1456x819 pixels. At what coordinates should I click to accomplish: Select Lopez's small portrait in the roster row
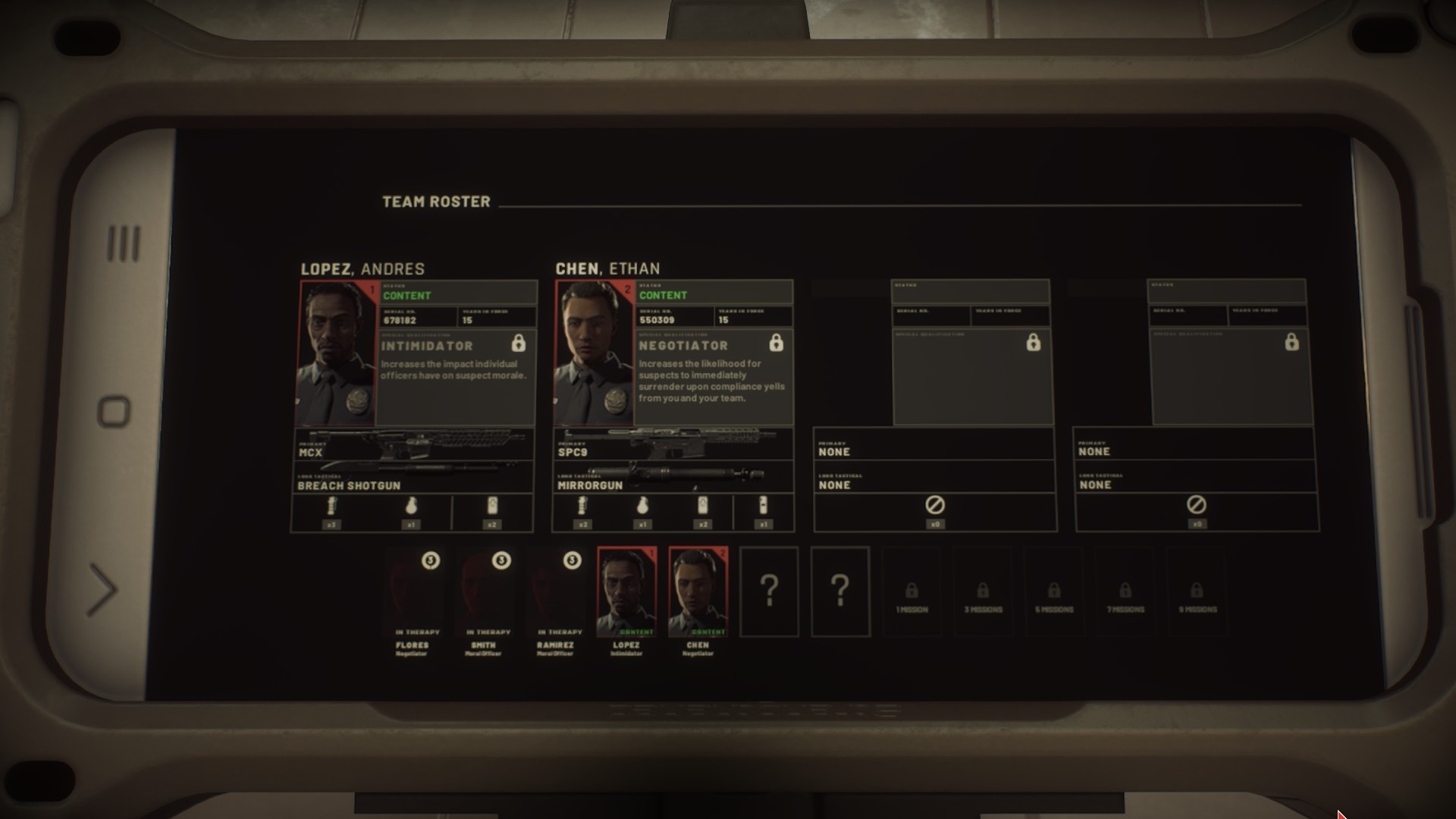point(626,591)
